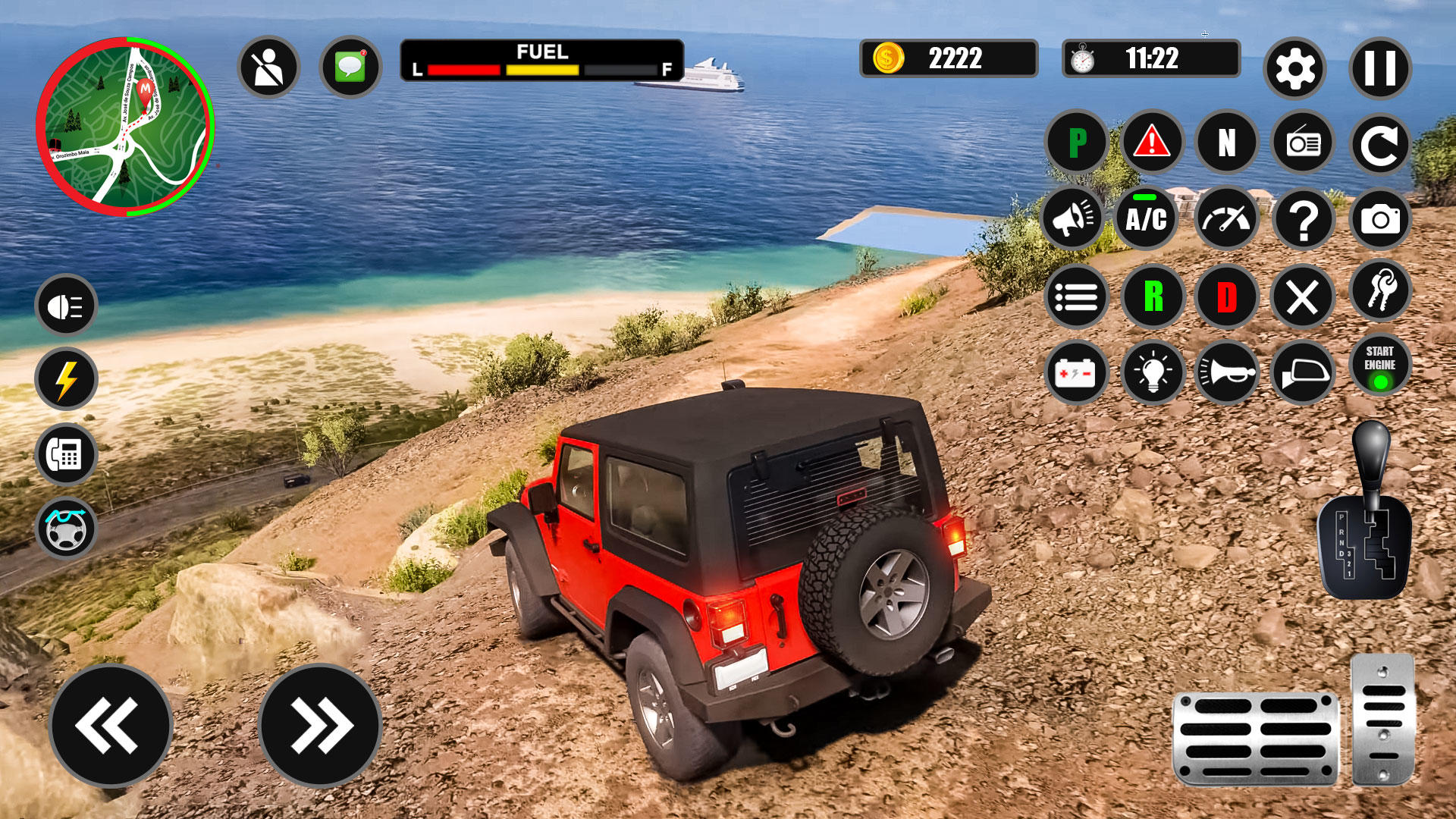The width and height of the screenshot is (1456, 819).
Task: Toggle the A/C button
Action: pos(1146,219)
